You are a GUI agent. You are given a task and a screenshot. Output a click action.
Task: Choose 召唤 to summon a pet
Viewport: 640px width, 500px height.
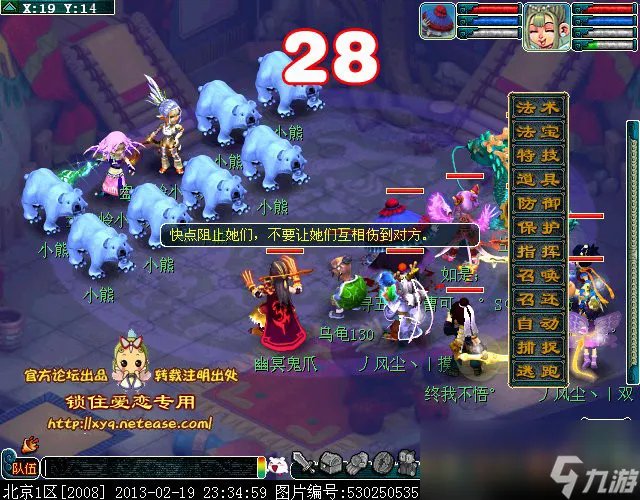click(538, 276)
